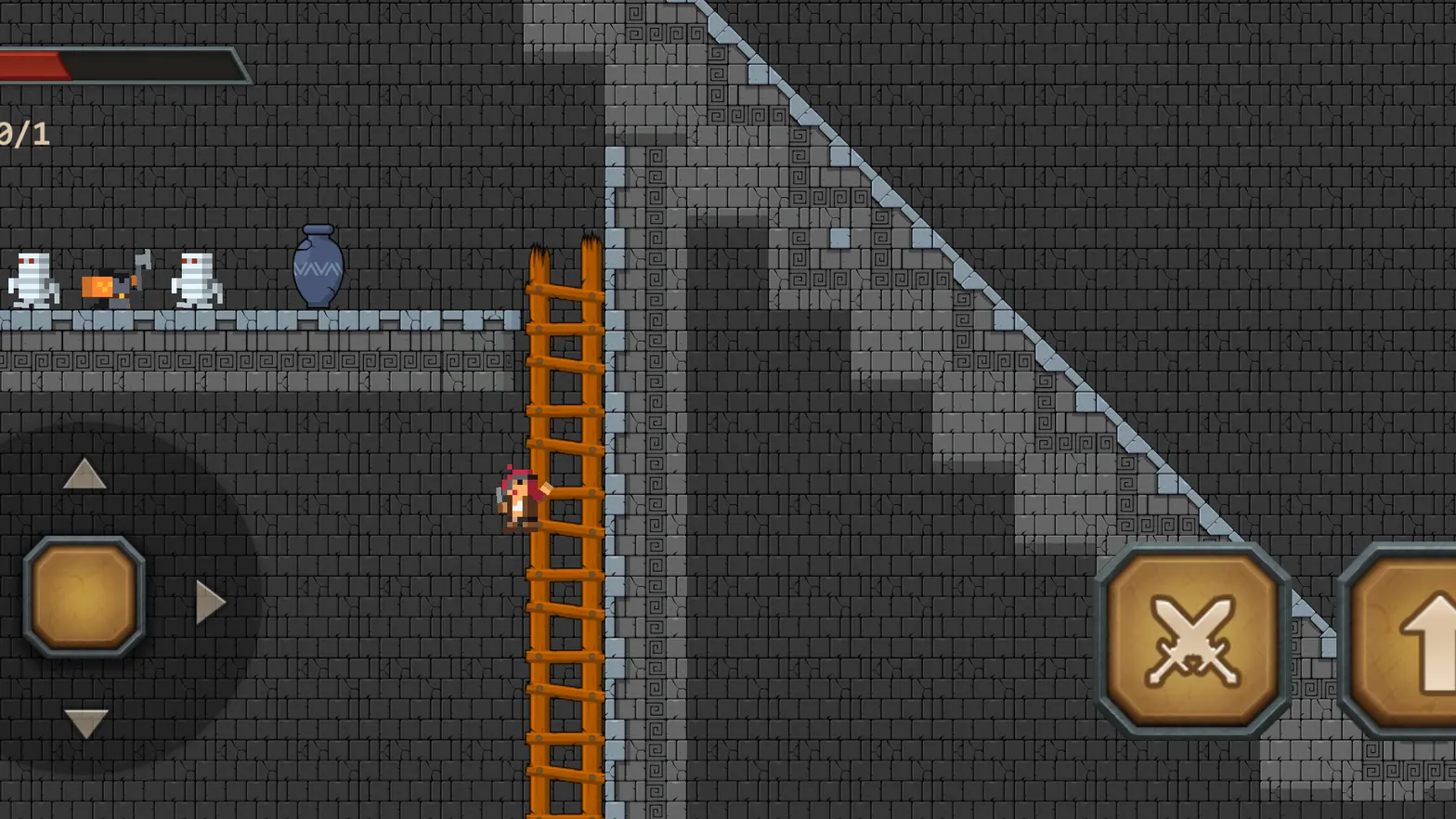
Task: Select the left mummy enemy
Action: pyautogui.click(x=31, y=280)
